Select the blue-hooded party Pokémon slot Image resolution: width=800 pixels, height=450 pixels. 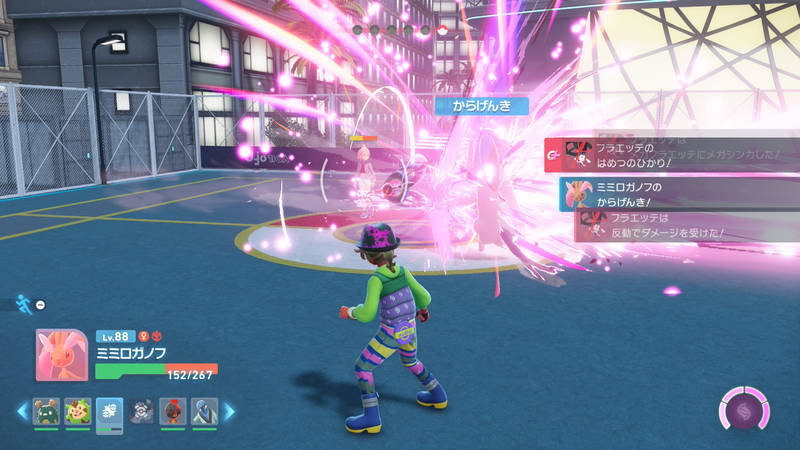[x=204, y=411]
